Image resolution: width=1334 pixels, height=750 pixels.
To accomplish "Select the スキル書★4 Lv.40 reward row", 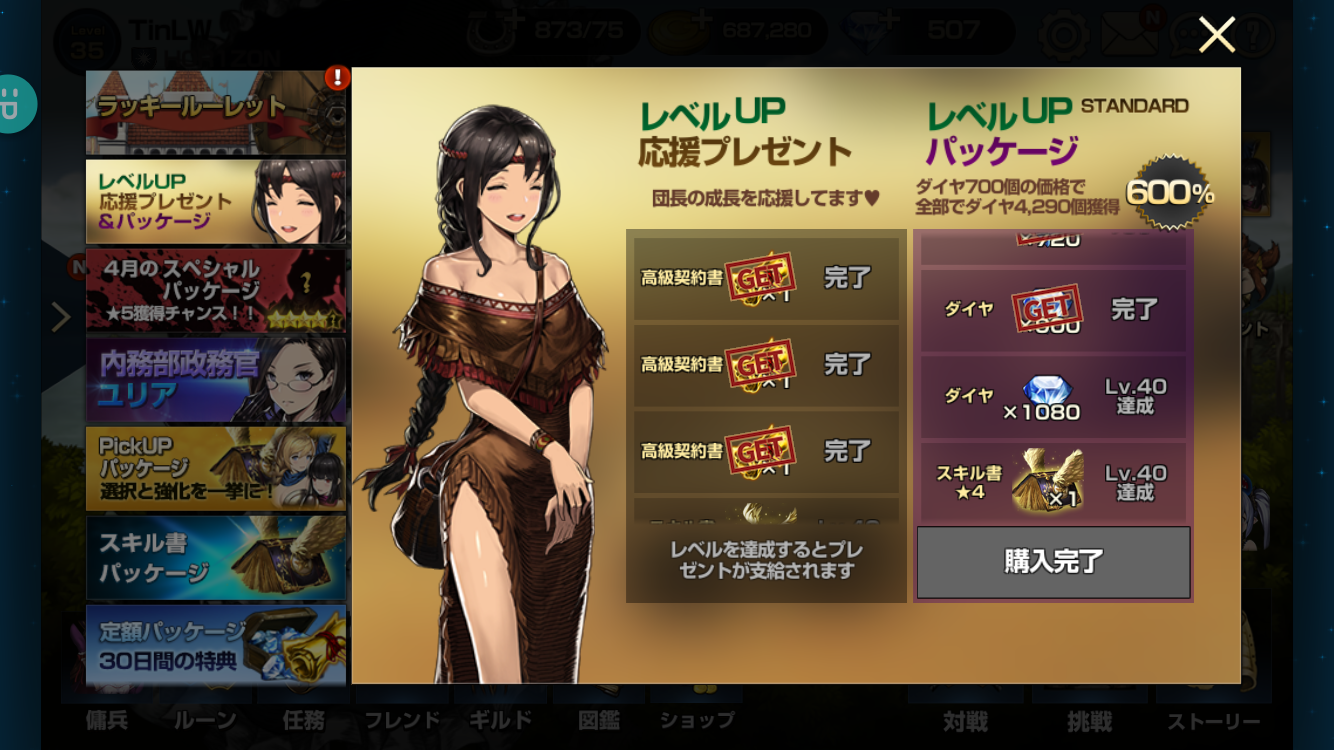I will (x=1053, y=483).
